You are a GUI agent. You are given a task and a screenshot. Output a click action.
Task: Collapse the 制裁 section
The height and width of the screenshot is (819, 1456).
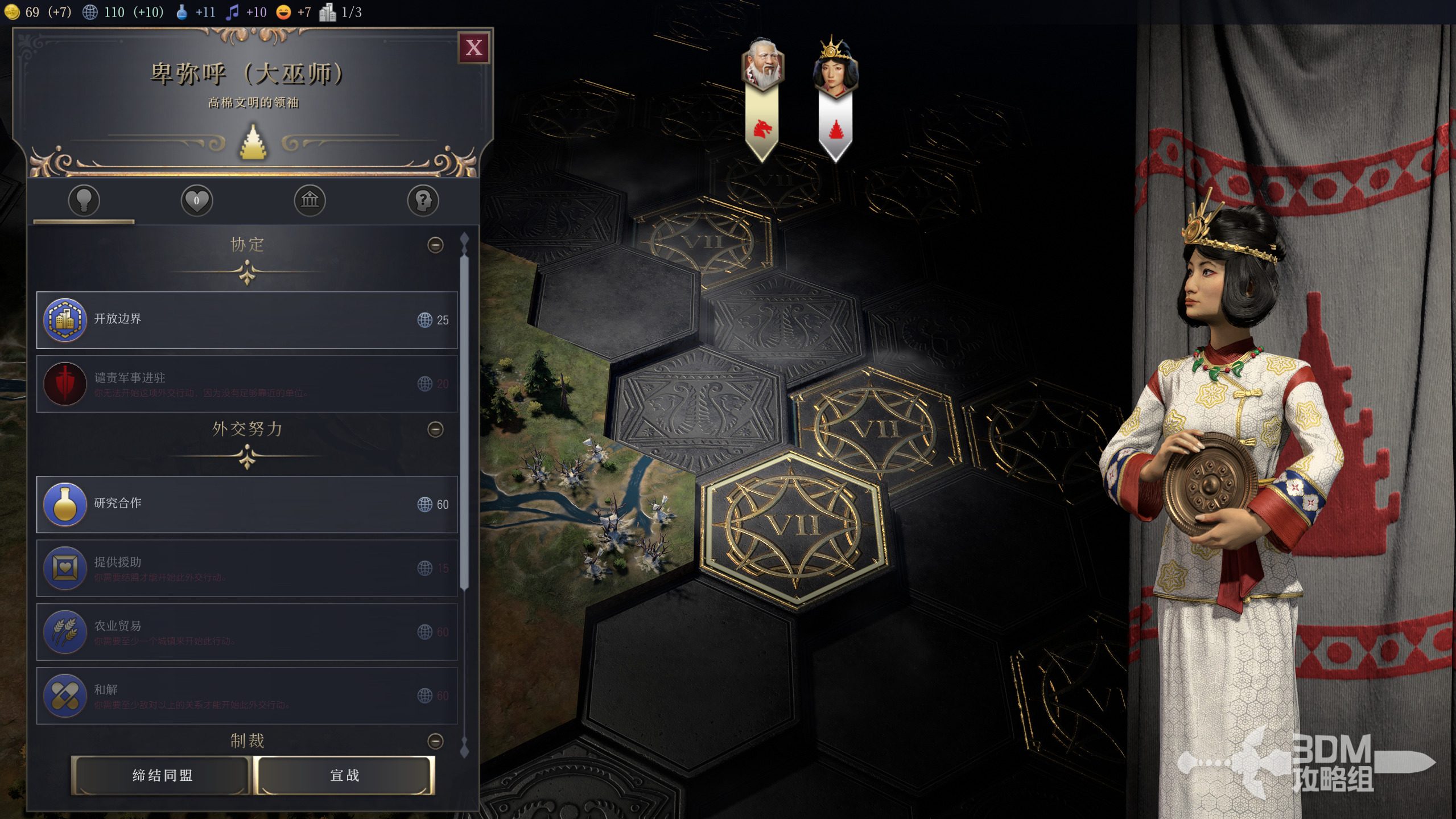pos(435,741)
